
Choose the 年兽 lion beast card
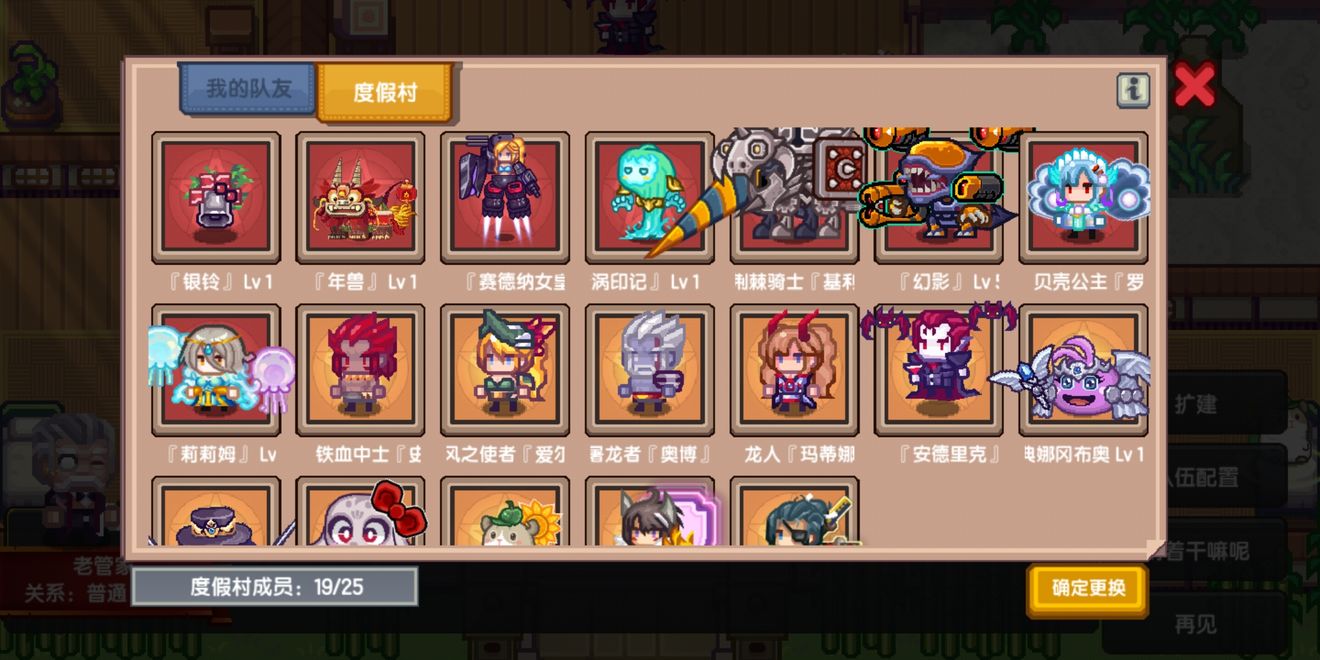pos(360,197)
